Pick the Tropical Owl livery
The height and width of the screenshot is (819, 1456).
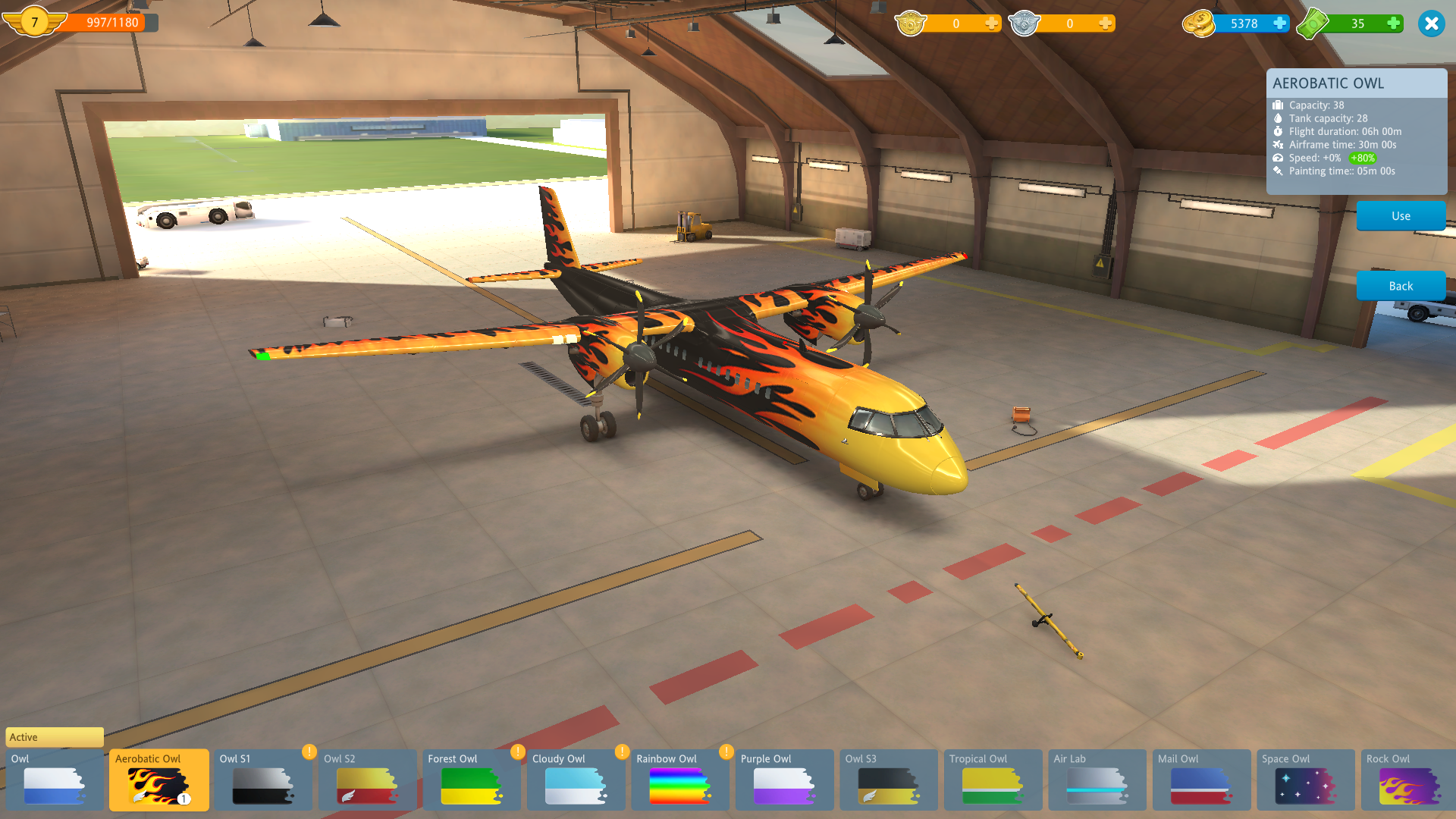tap(993, 780)
